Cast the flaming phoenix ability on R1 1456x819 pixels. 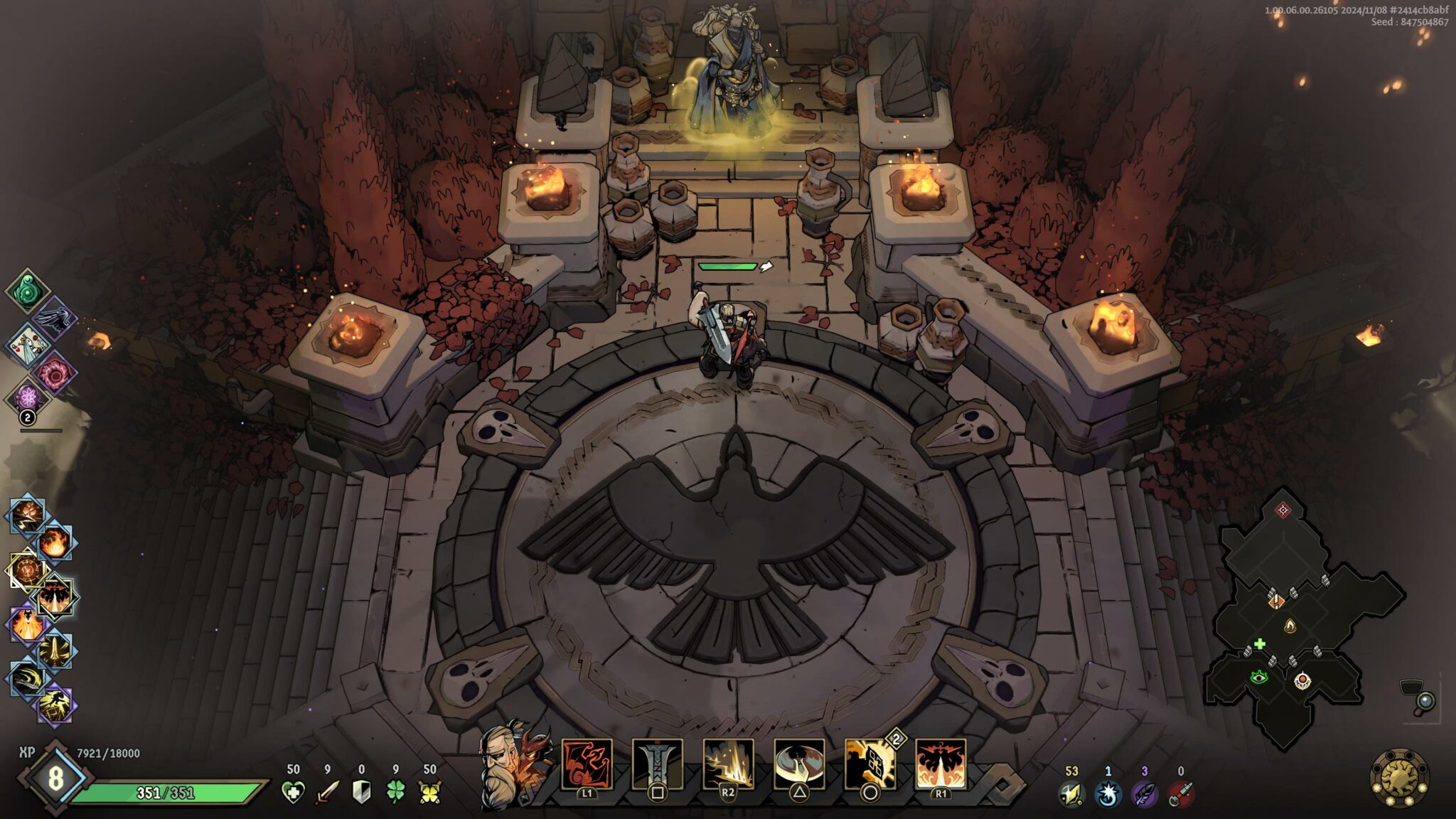(941, 764)
